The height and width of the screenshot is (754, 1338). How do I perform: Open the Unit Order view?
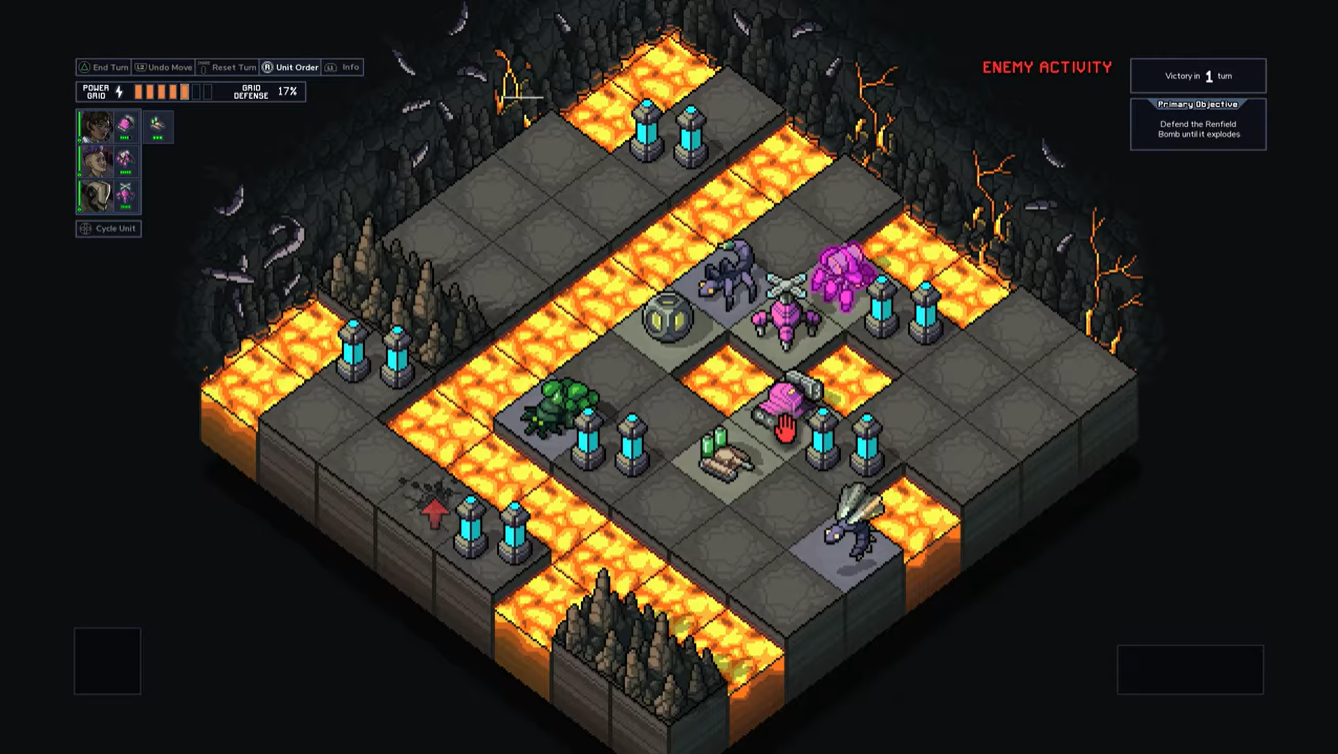pos(290,67)
